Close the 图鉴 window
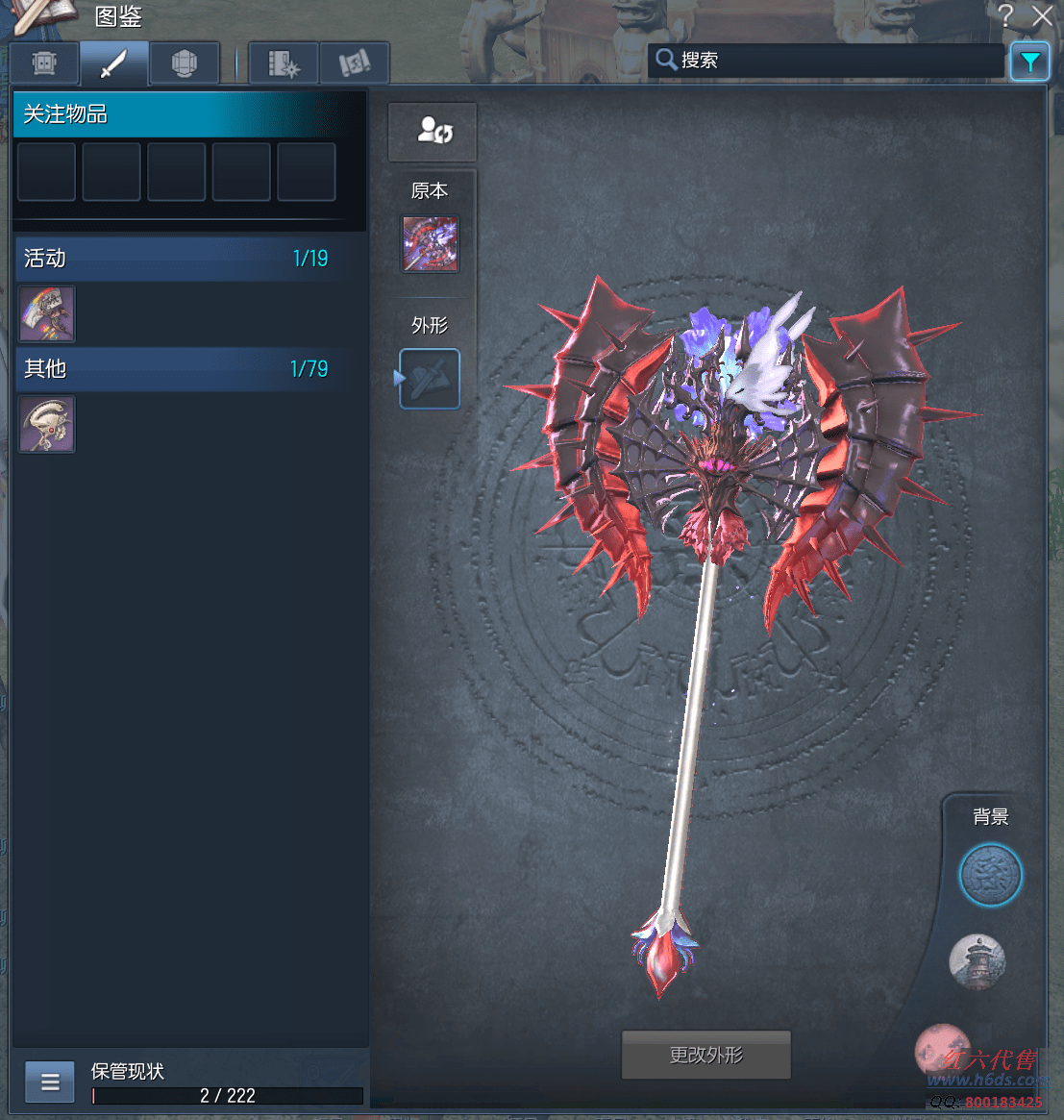 click(1042, 16)
